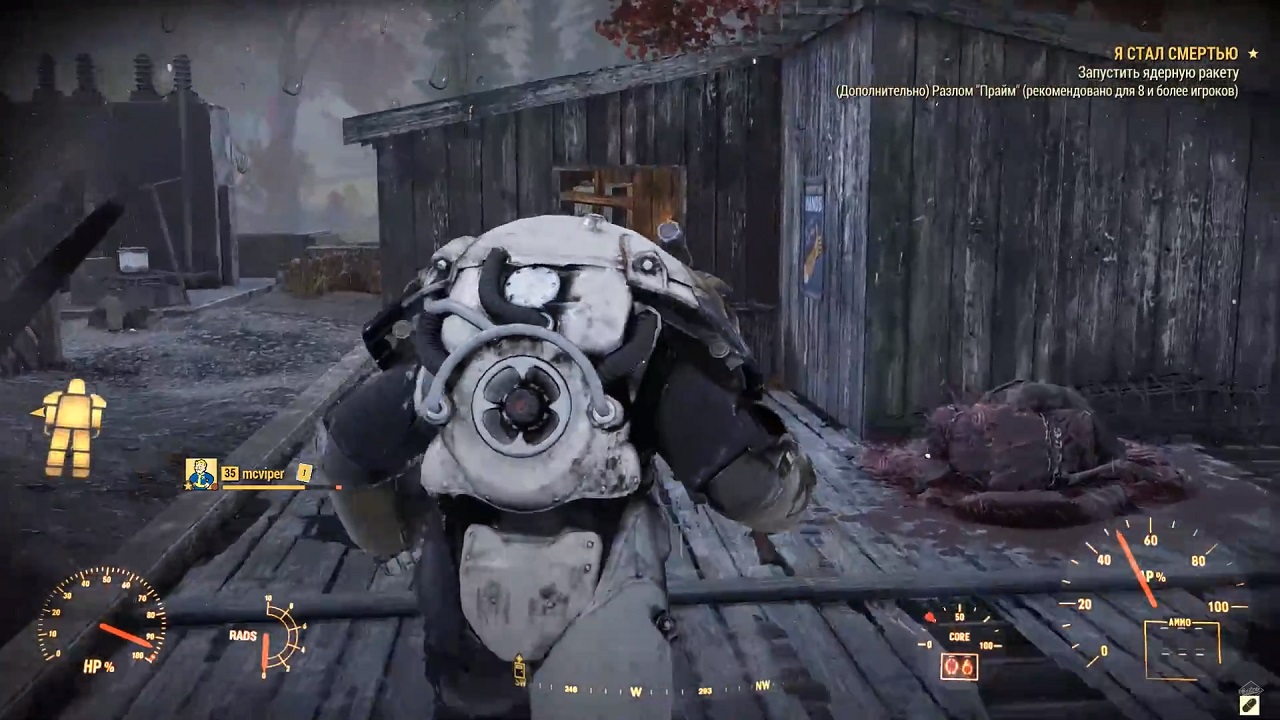Select the fusion core count indicator
The width and height of the screenshot is (1280, 720).
958,667
